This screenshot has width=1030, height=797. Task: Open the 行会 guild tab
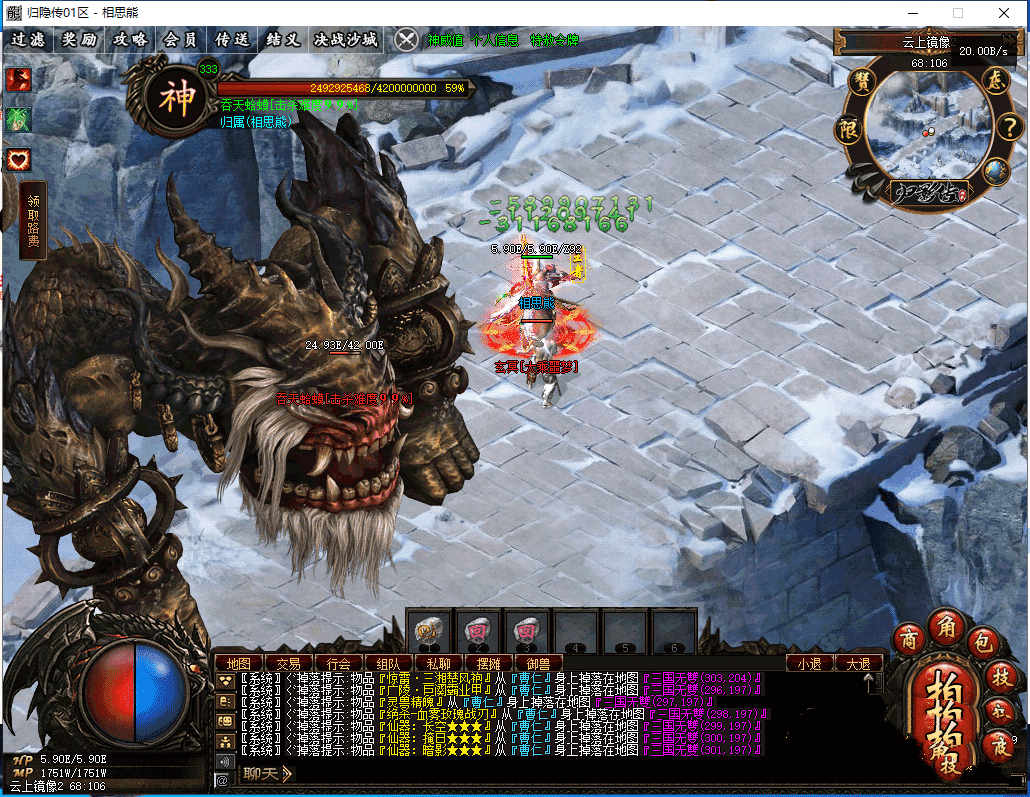click(x=338, y=663)
